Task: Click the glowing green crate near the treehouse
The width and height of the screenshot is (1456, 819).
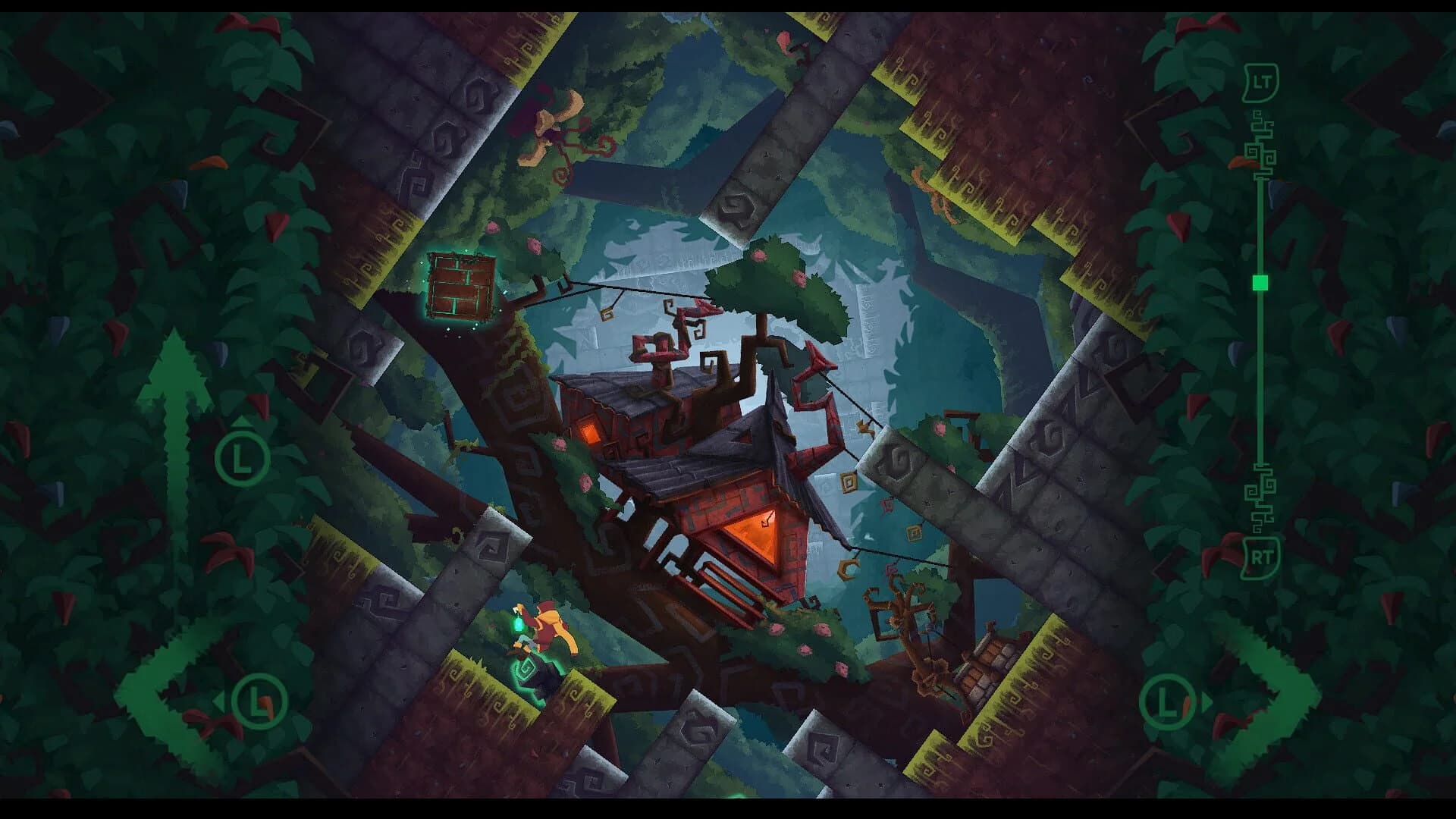Action: pyautogui.click(x=460, y=287)
